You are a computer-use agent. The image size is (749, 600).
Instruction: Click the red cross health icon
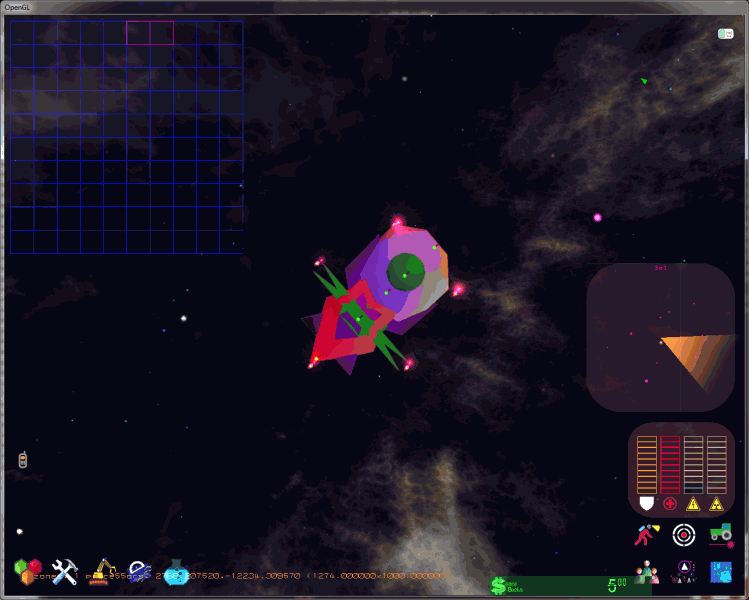pyautogui.click(x=669, y=502)
